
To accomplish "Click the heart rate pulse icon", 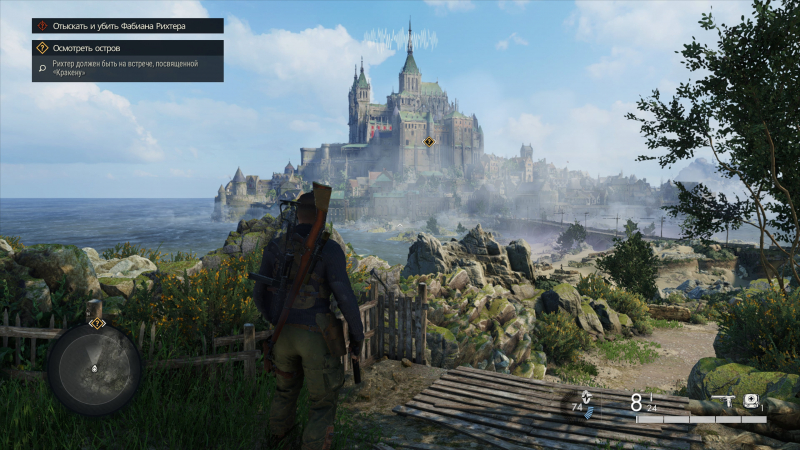I will (x=587, y=396).
